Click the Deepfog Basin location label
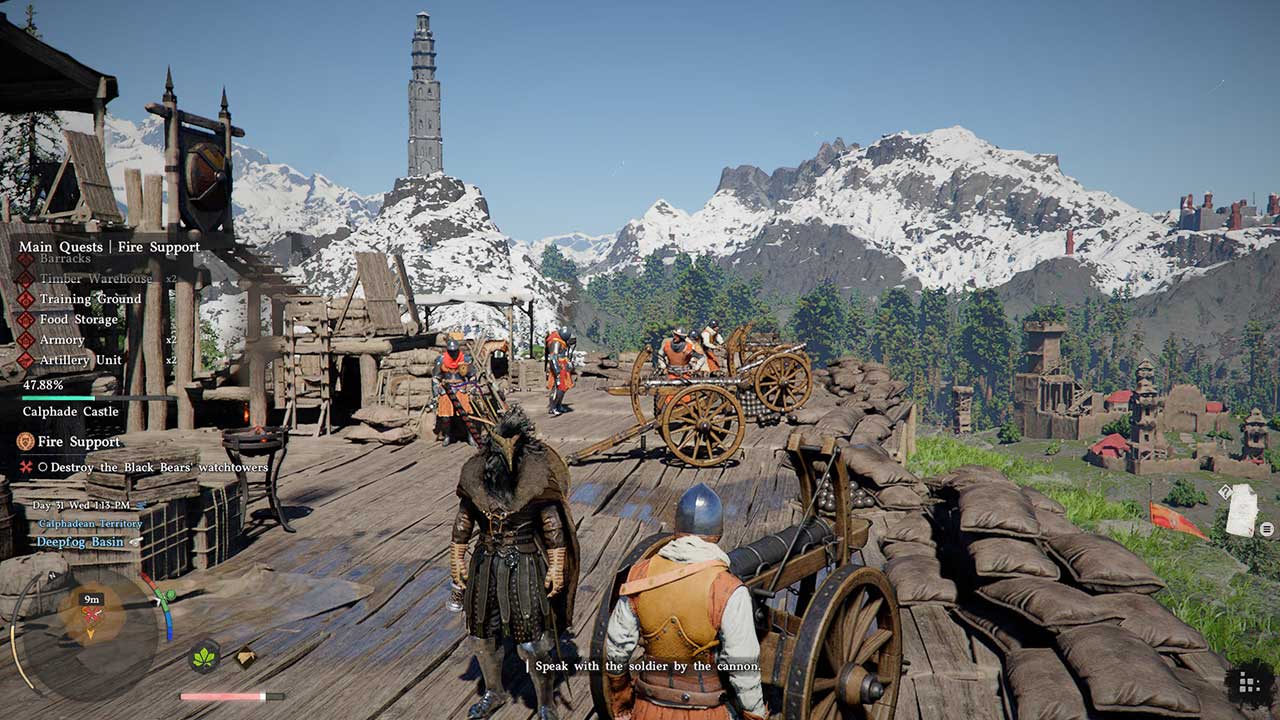The width and height of the screenshot is (1280, 720). click(x=80, y=542)
